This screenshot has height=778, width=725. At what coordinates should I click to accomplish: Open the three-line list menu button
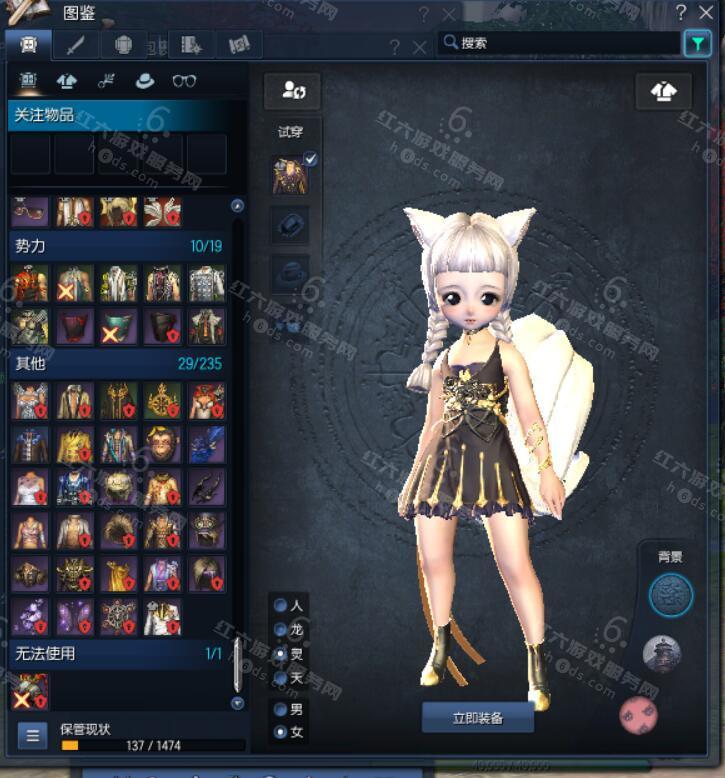[32, 736]
